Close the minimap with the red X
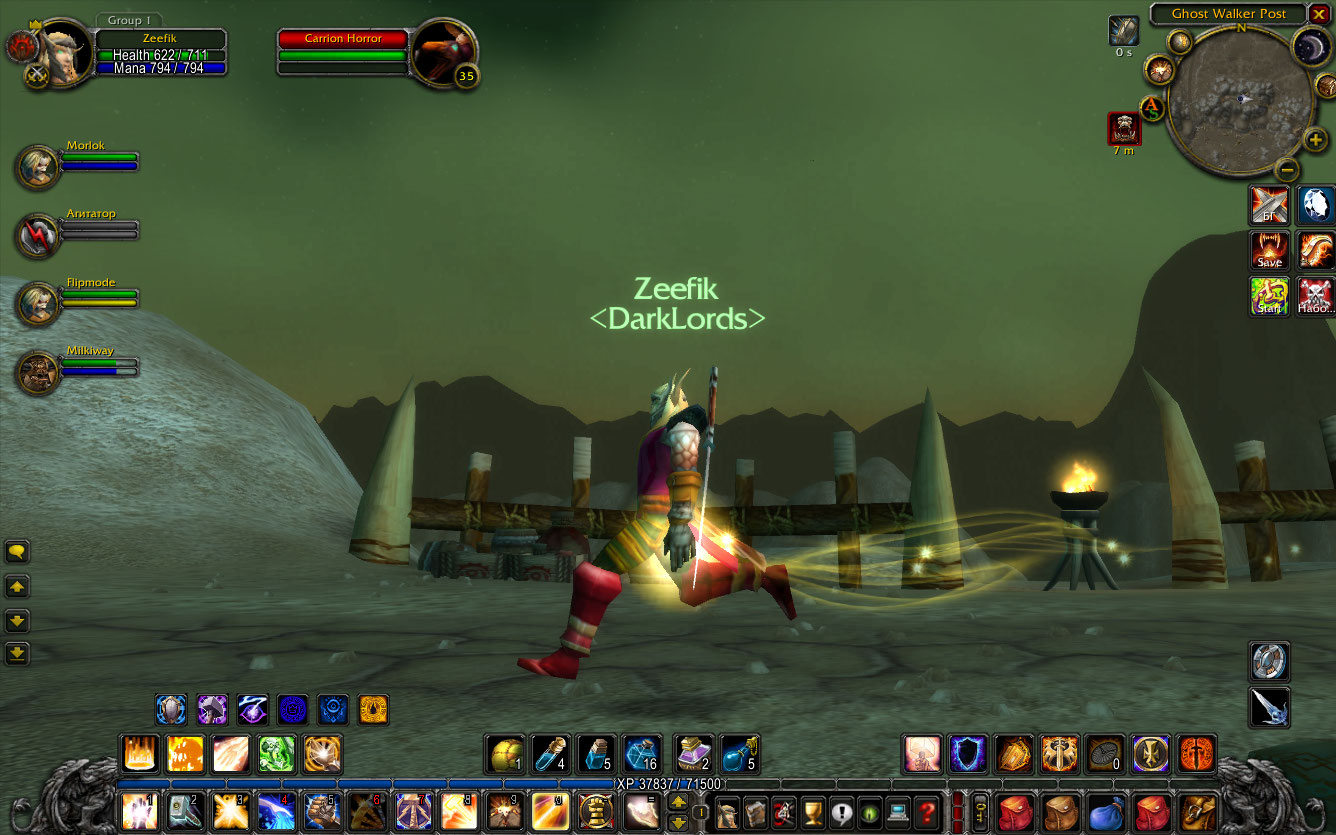The height and width of the screenshot is (835, 1336). click(x=1318, y=14)
